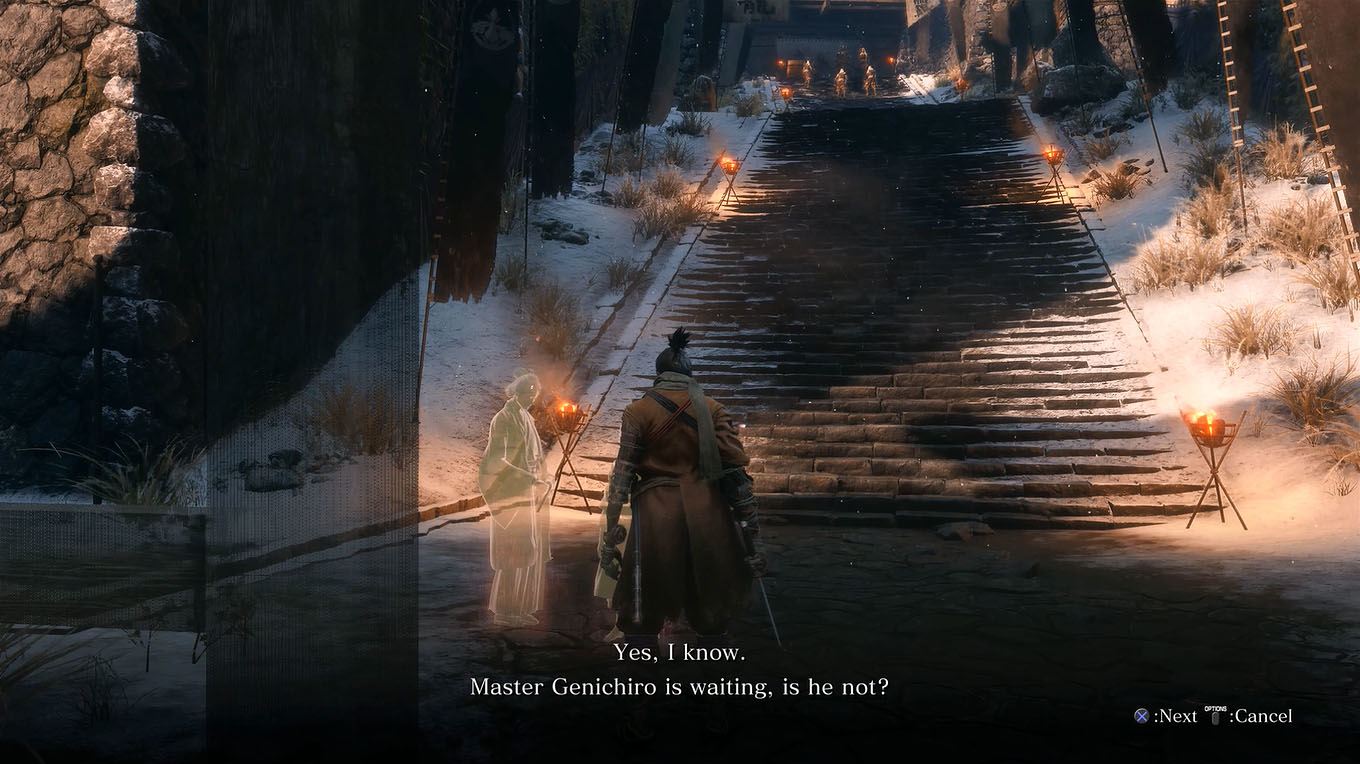Click the Master Genichiro dialogue text
Viewport: 1360px width, 764px height.
click(x=679, y=687)
